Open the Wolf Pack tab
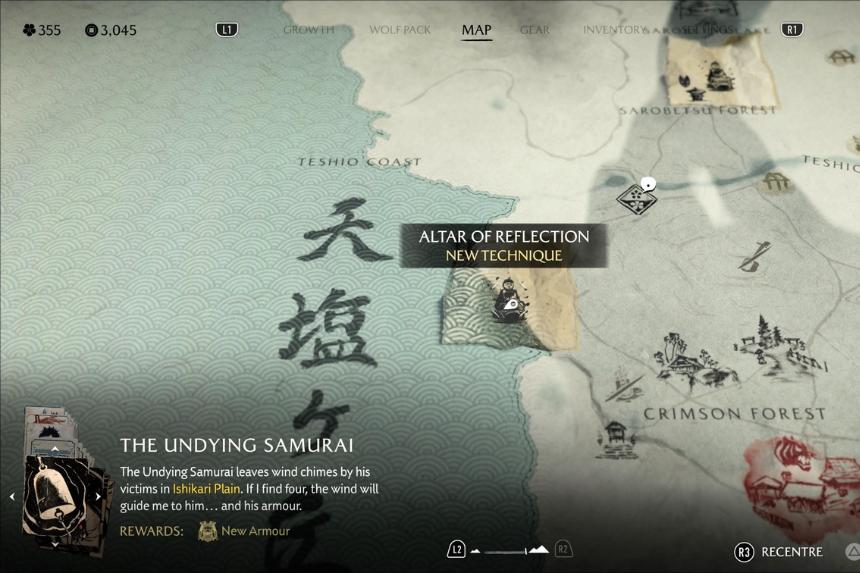 coord(400,30)
